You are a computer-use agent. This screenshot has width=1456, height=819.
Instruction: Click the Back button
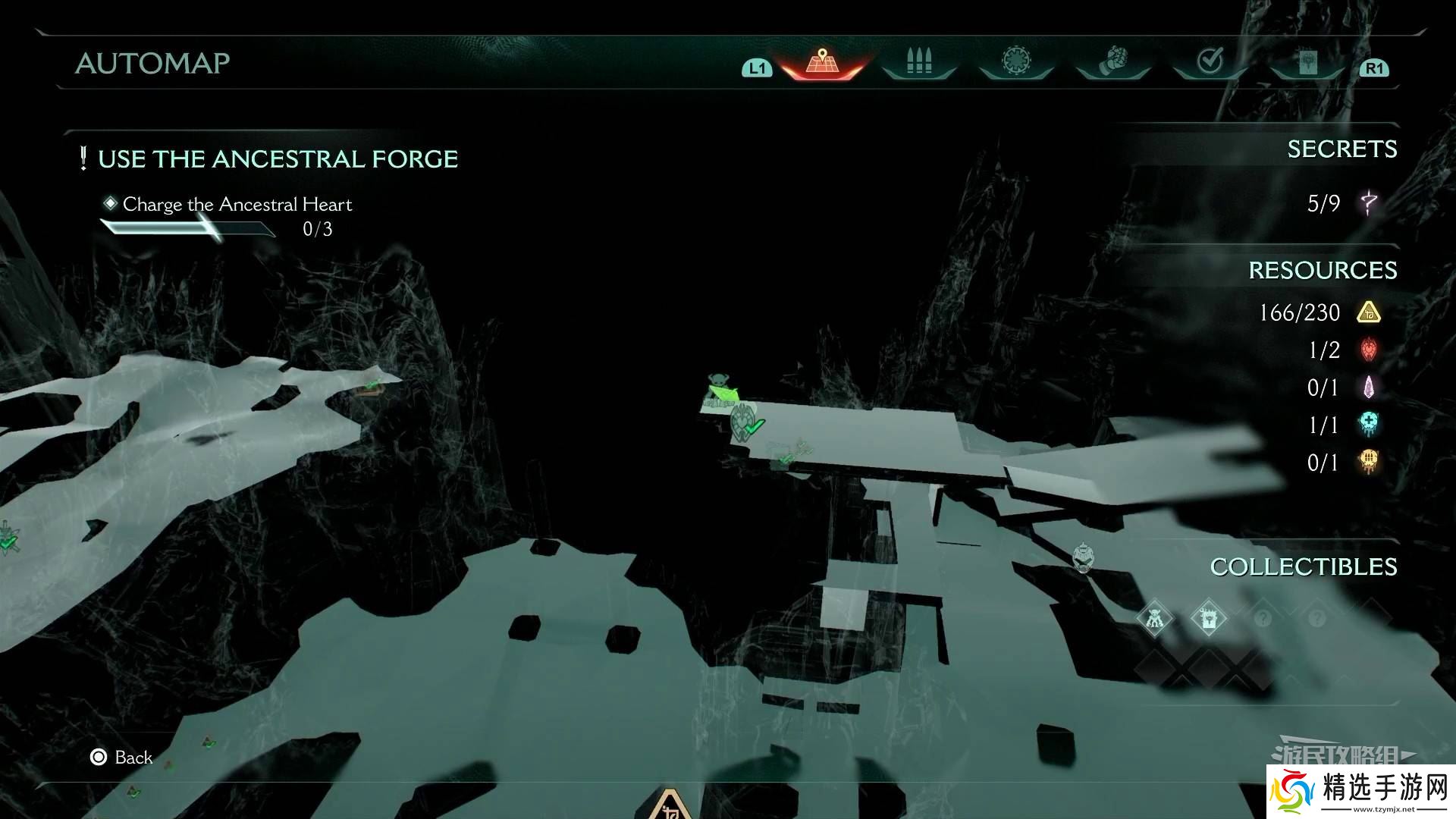click(x=122, y=757)
